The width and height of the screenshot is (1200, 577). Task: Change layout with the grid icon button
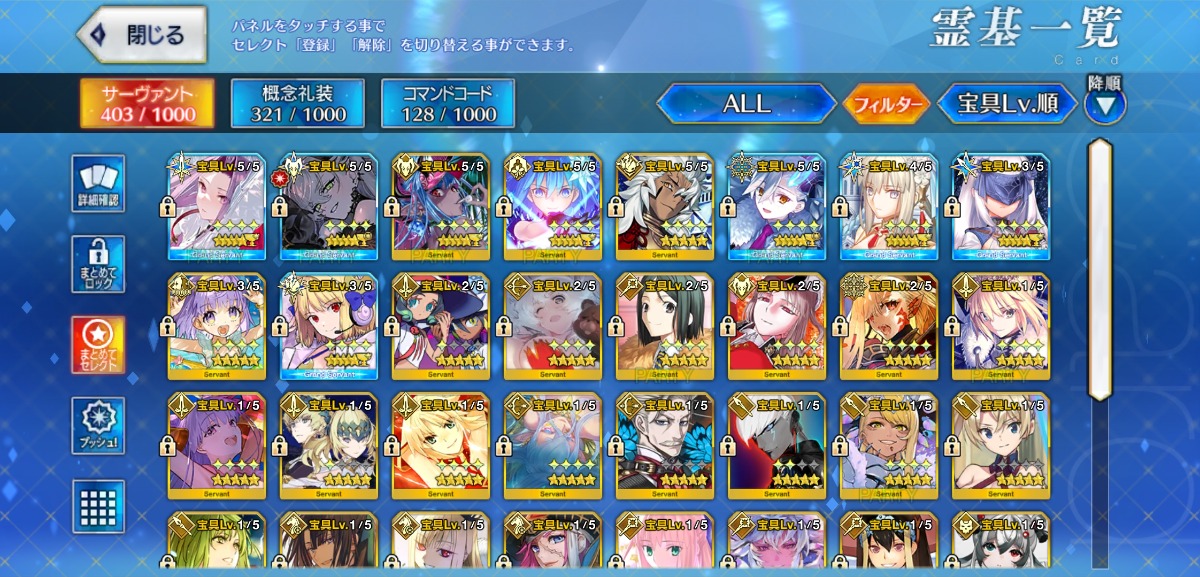[99, 504]
